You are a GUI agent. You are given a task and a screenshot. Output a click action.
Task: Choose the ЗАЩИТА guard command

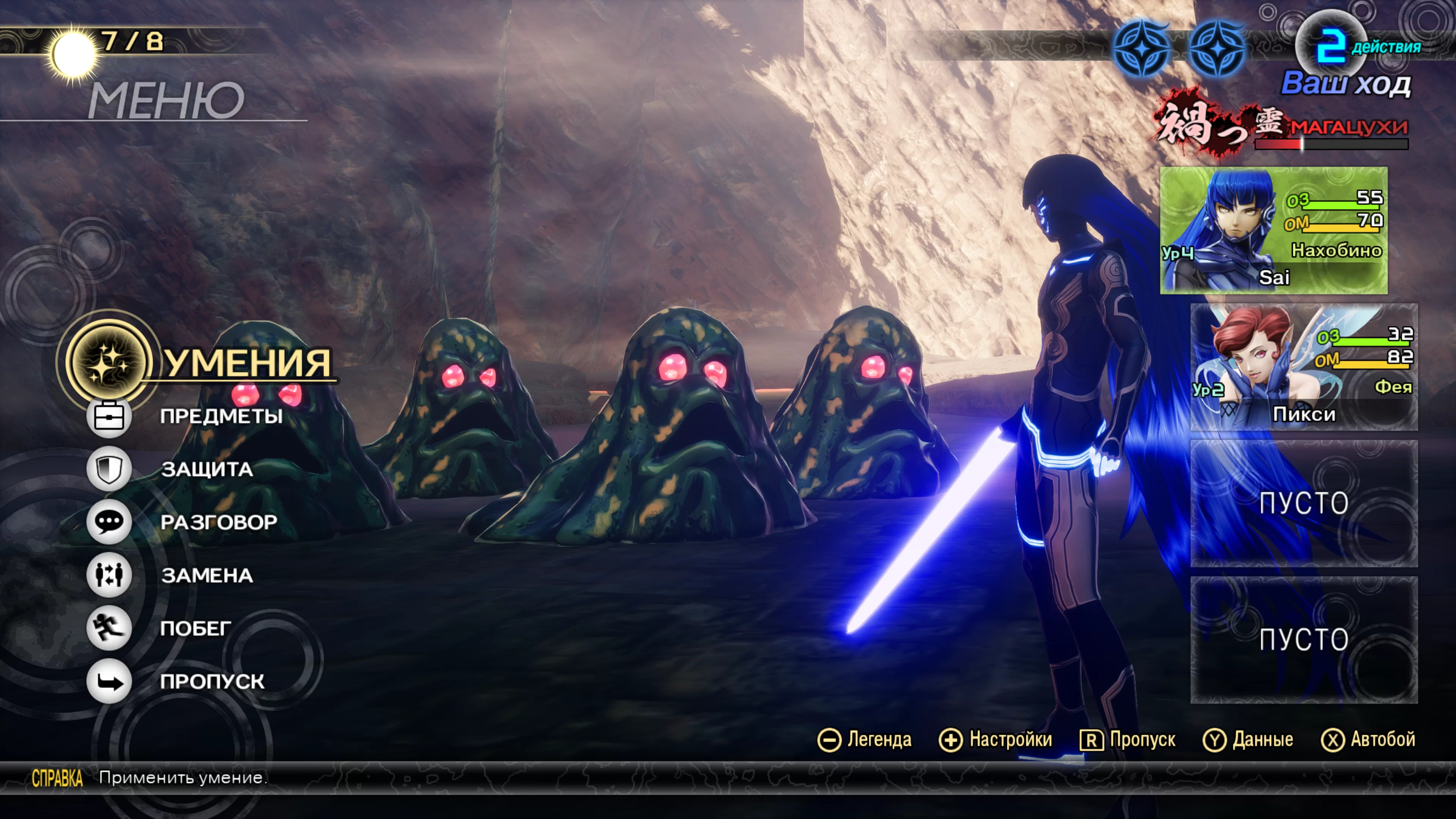coord(207,469)
